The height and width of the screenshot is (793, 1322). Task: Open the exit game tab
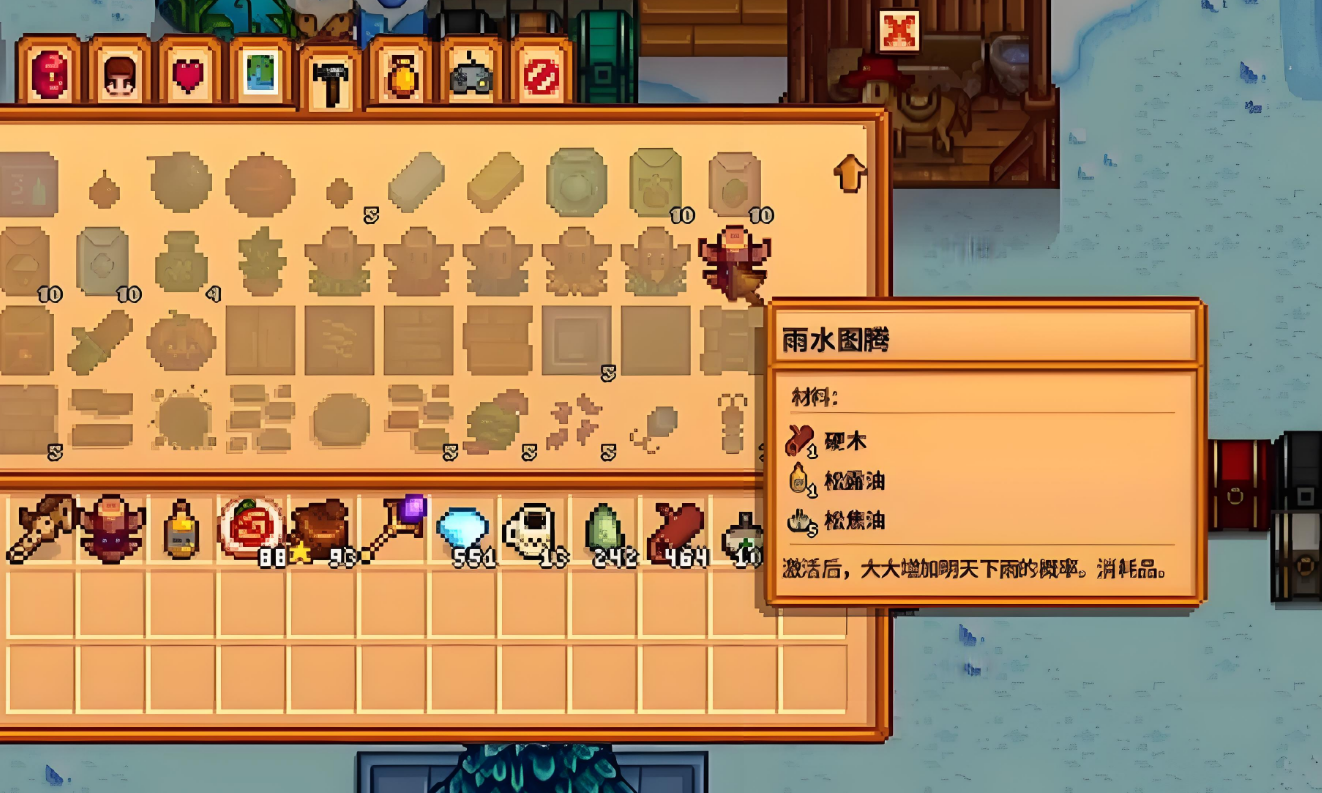(x=541, y=75)
